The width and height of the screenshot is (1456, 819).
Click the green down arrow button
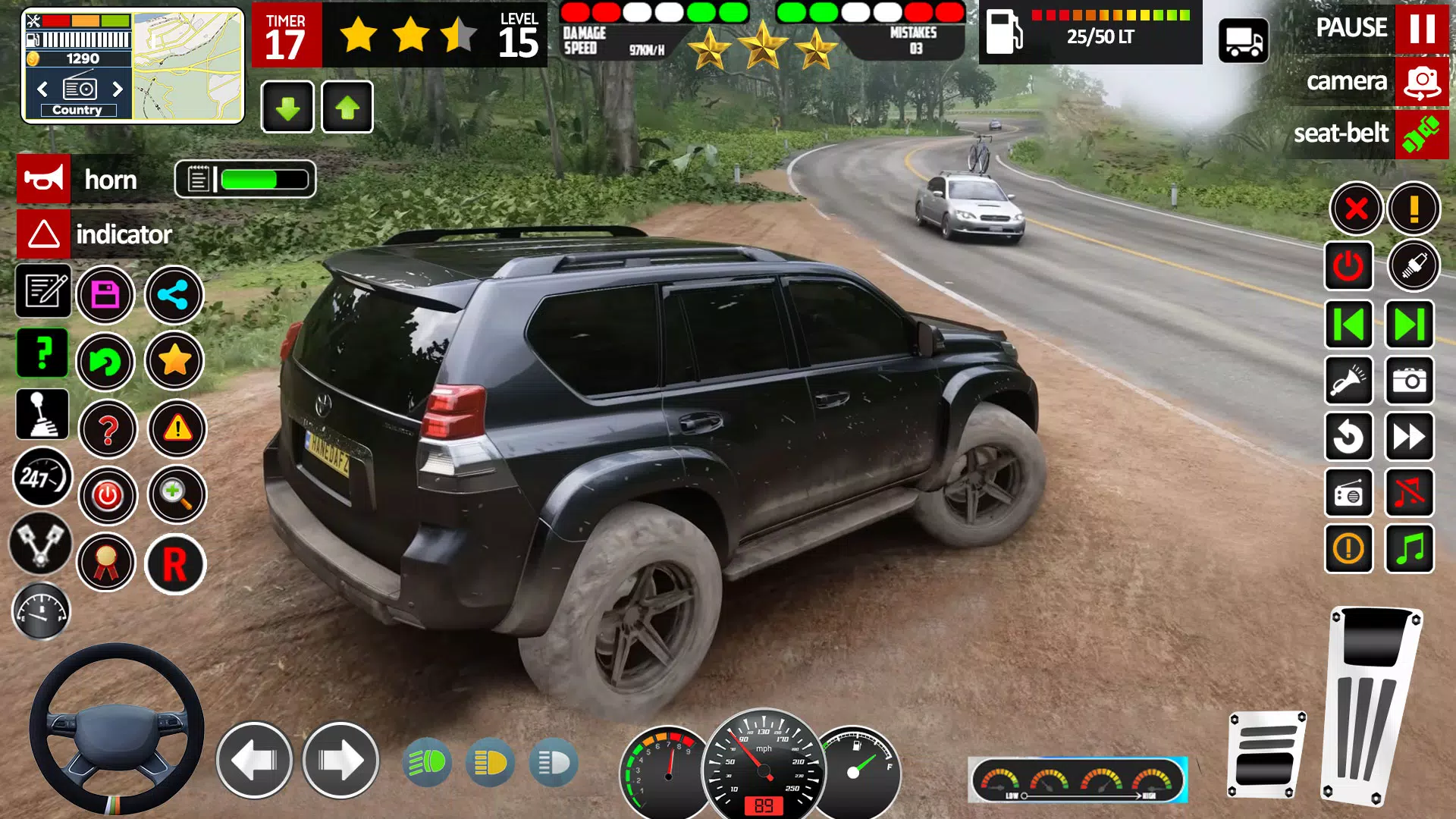click(x=287, y=108)
